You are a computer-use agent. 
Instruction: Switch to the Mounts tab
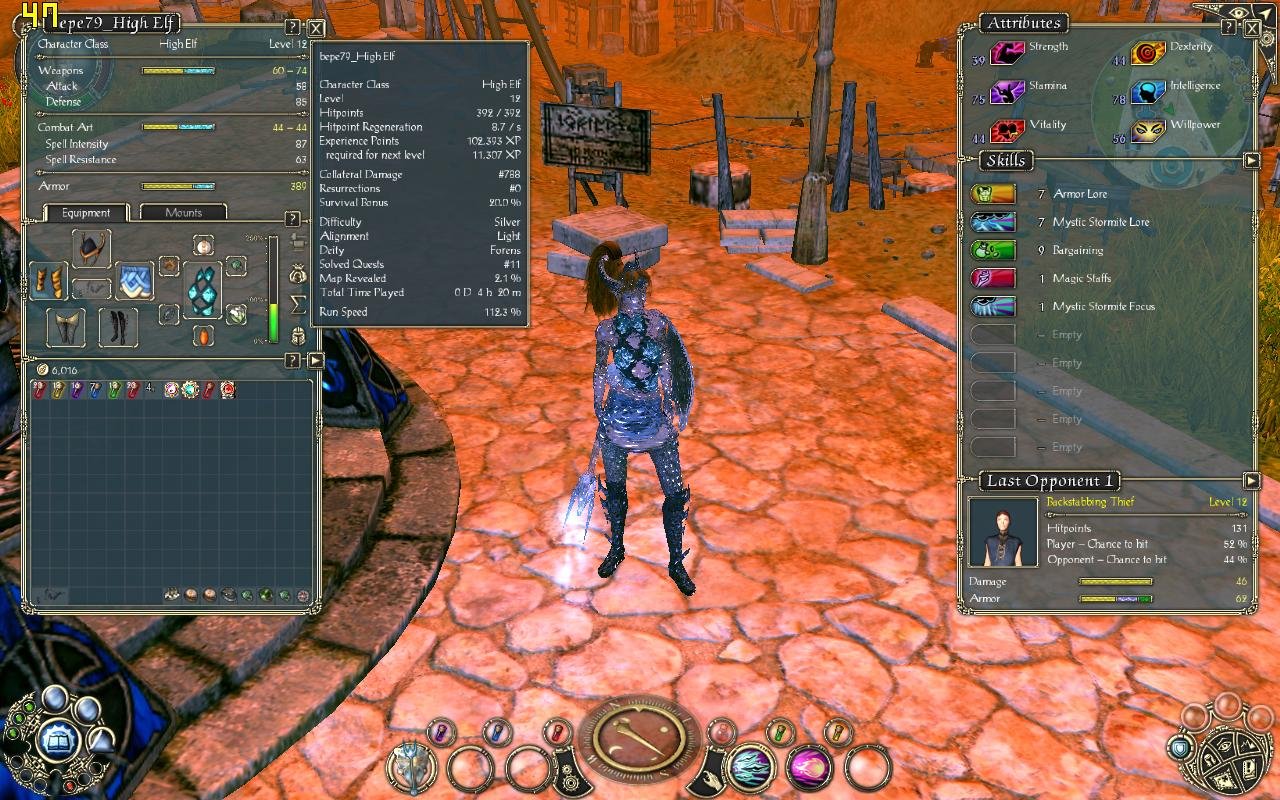(x=186, y=212)
